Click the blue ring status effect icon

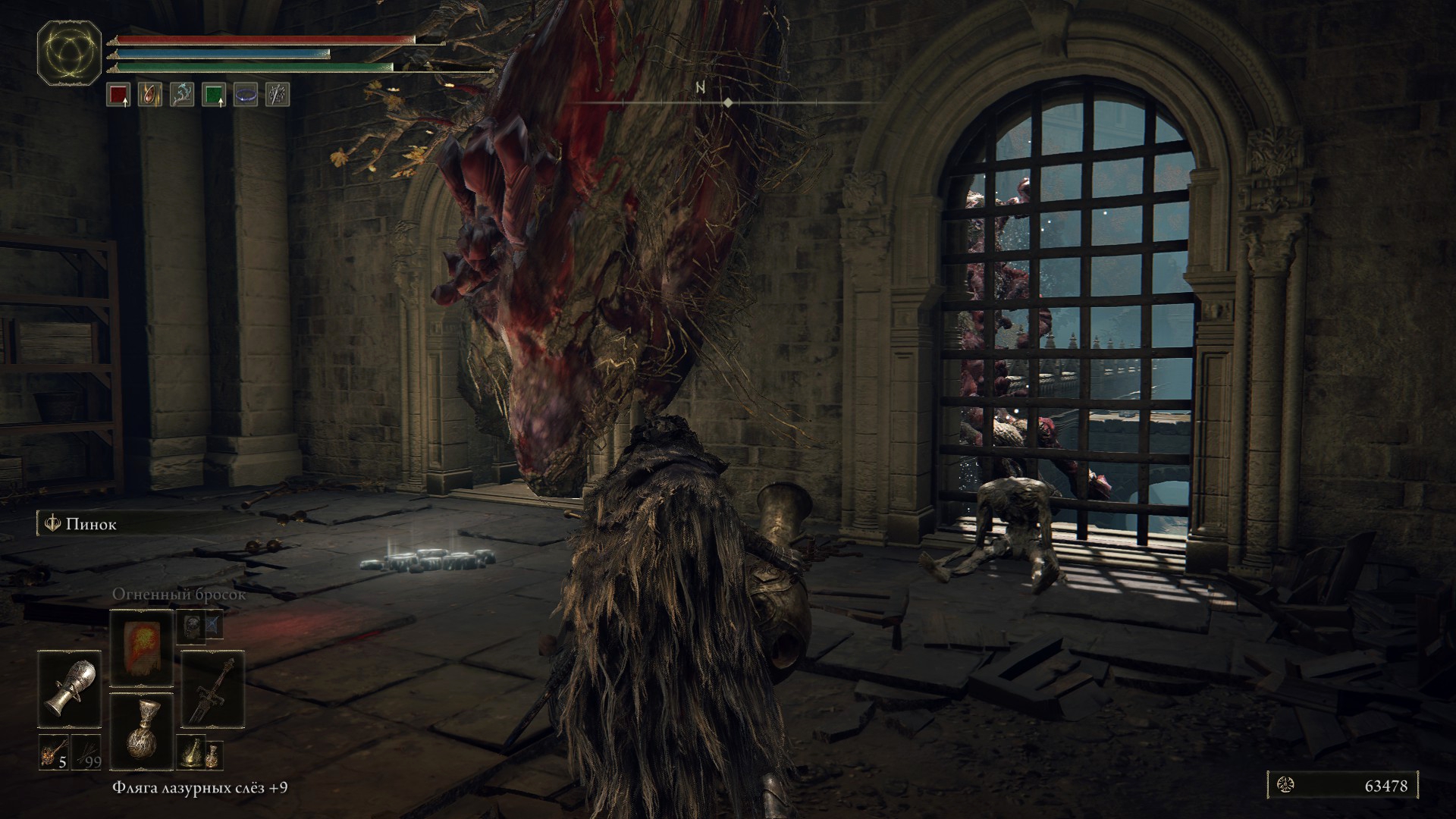[x=246, y=95]
